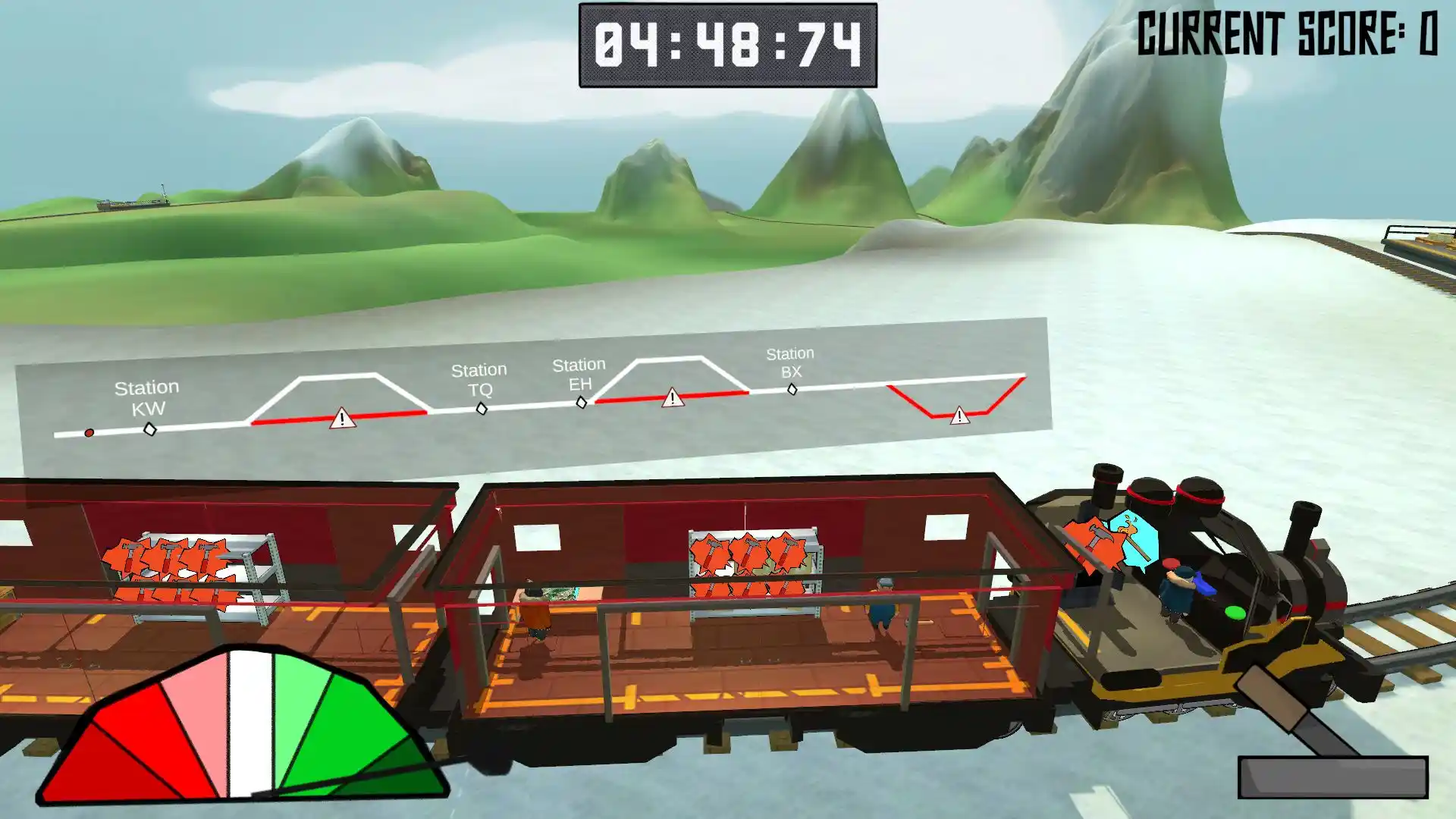The image size is (1456, 819).
Task: Select the Station KW marker on the track map
Action: 150,430
